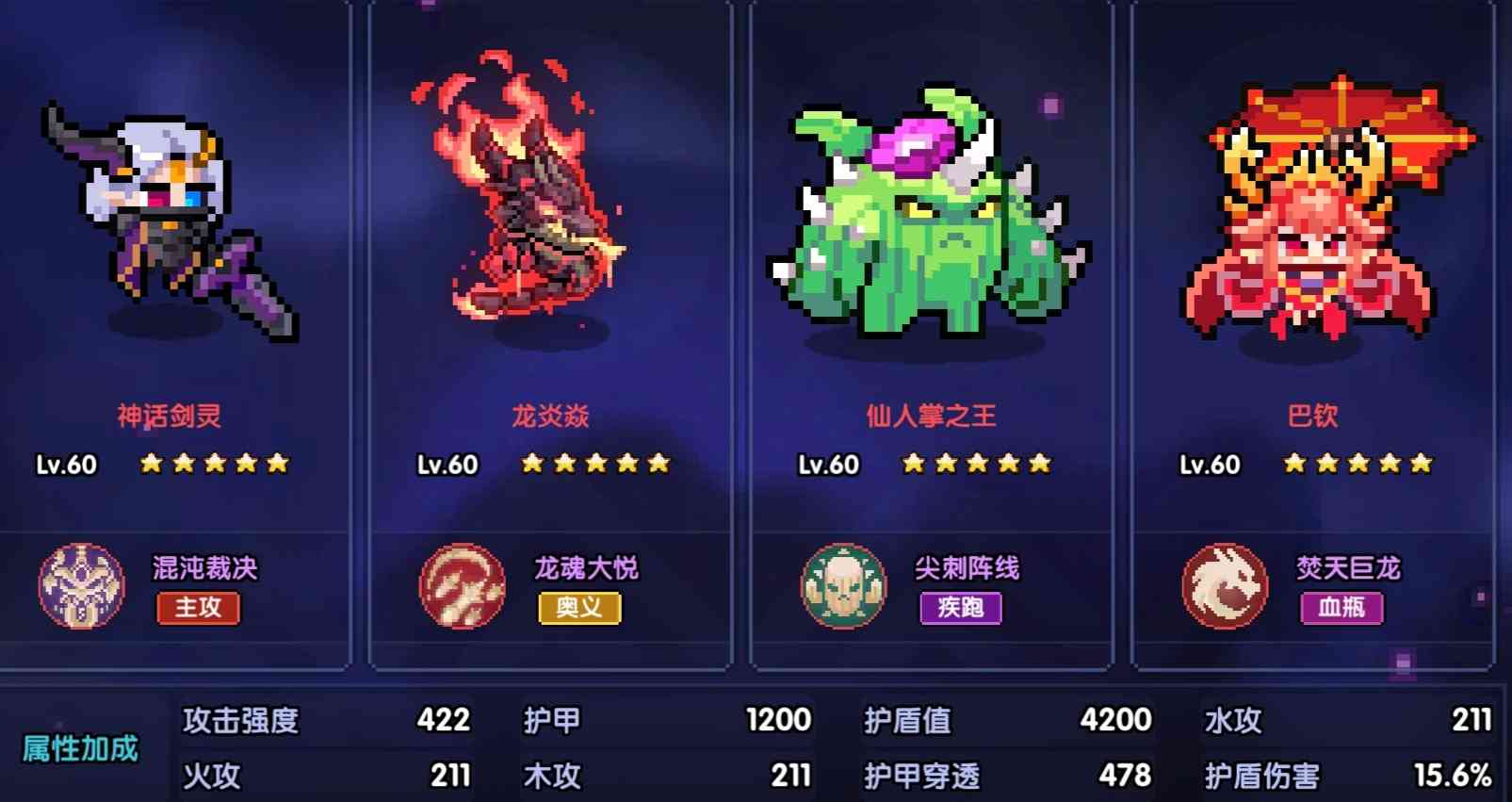Toggle the 奥义 tag under 龙魂大悦
Viewport: 1512px width, 802px height.
pyautogui.click(x=579, y=609)
